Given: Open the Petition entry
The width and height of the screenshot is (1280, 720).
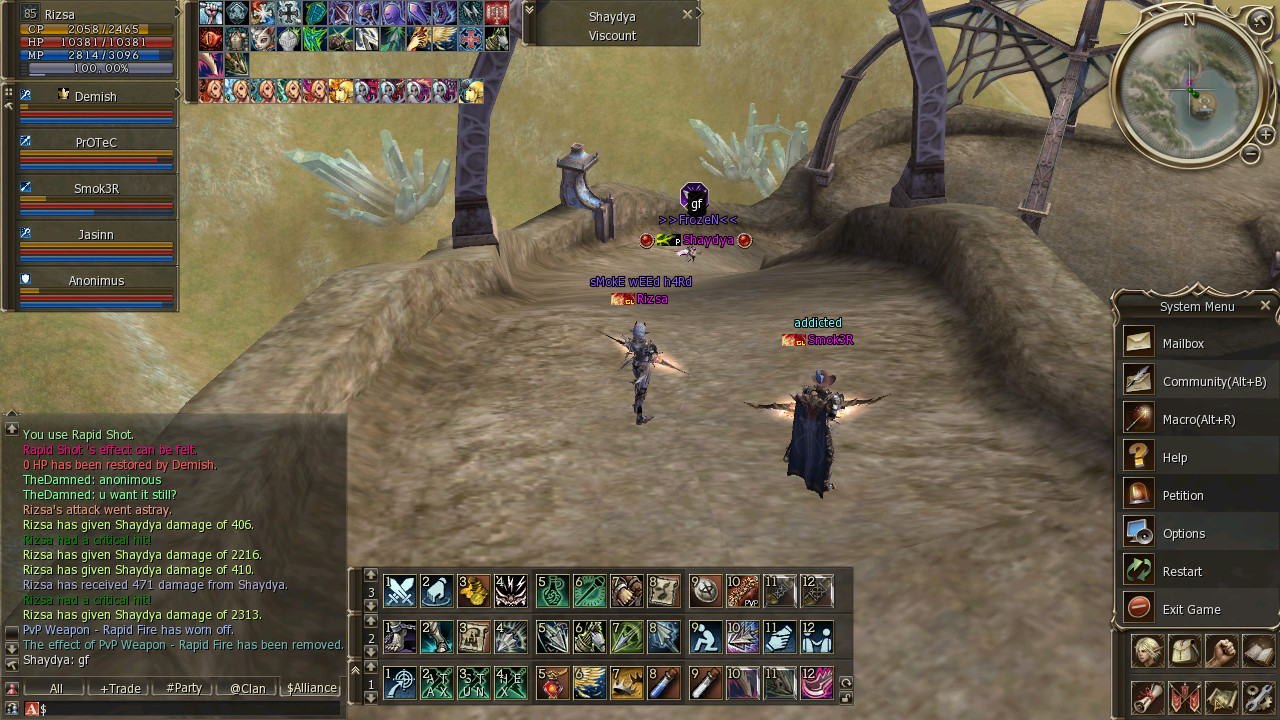Looking at the screenshot, I should click(1183, 495).
